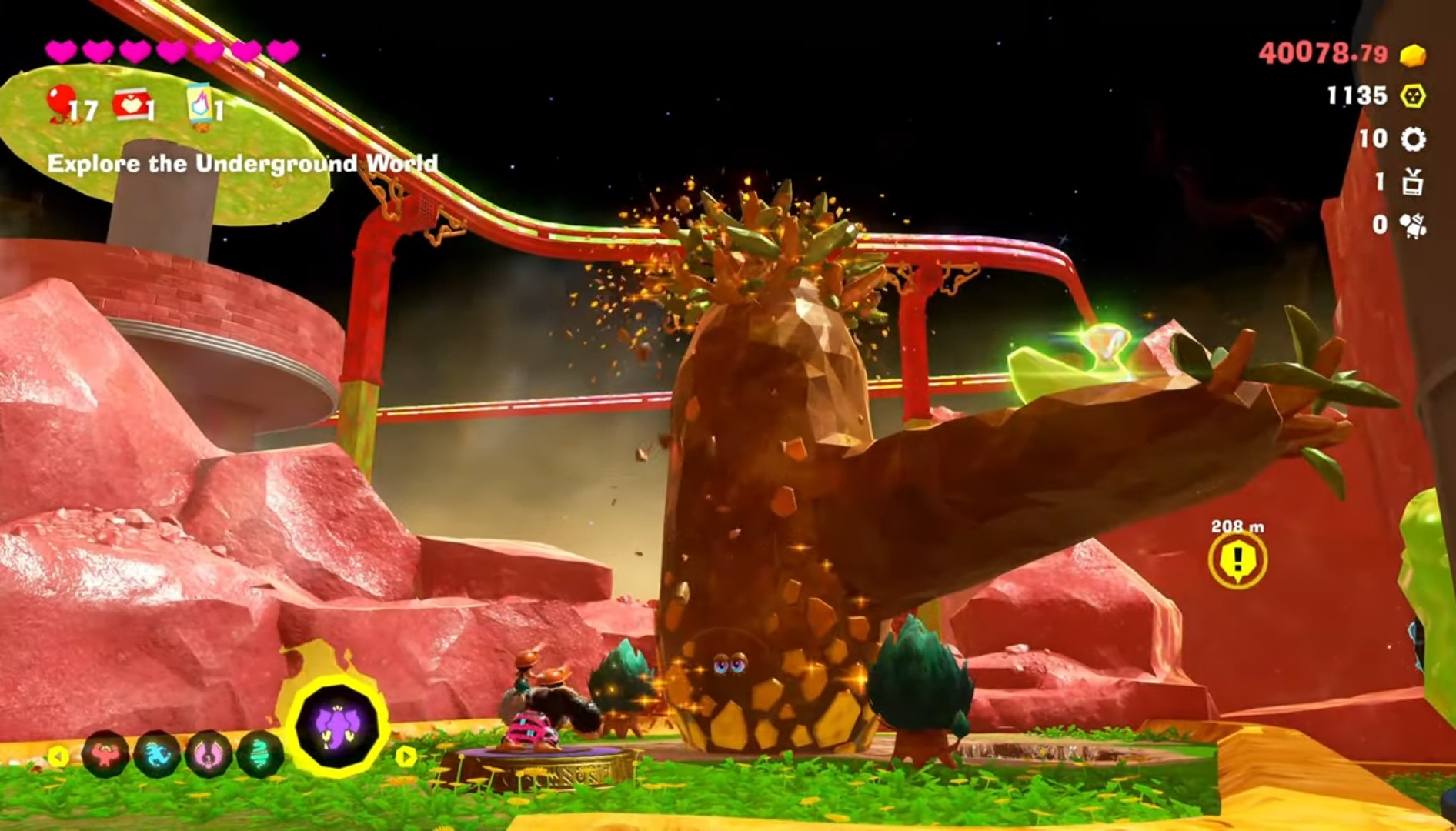
Task: Click the yellow hexagon banana chip icon
Action: point(1413,96)
